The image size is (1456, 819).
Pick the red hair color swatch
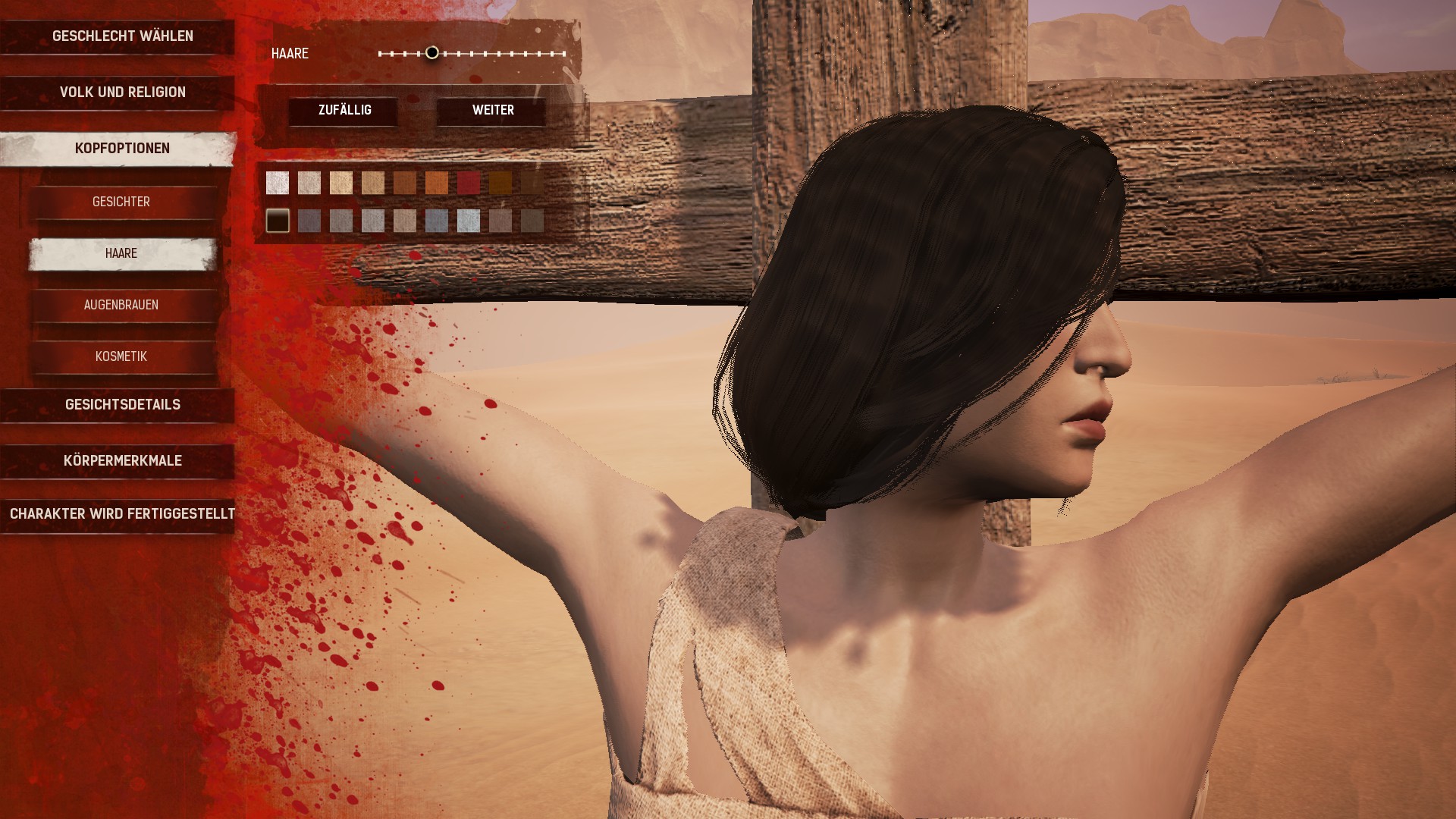click(469, 183)
